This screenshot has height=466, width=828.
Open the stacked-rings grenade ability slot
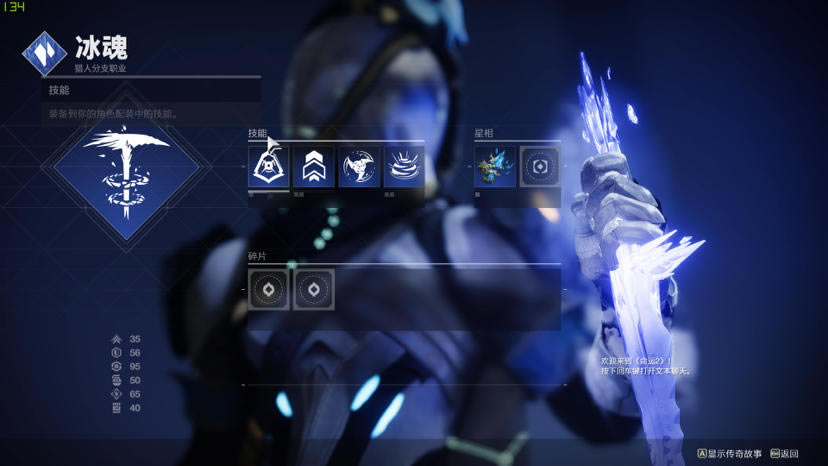[404, 166]
